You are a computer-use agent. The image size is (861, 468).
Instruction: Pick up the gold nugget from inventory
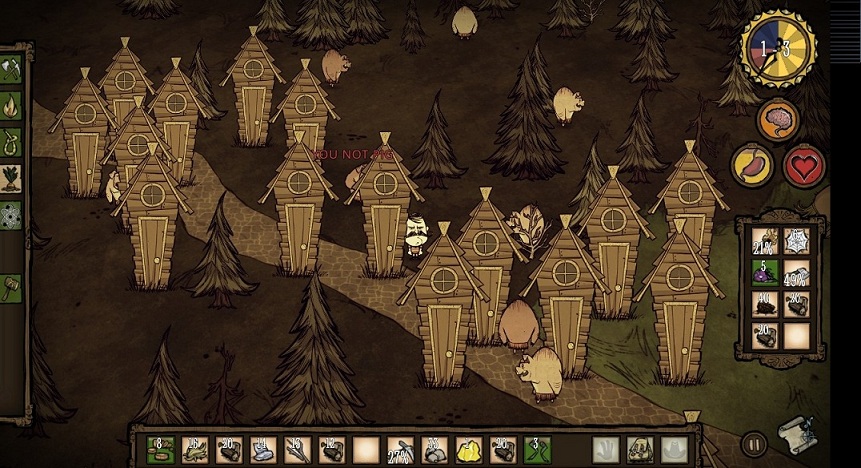(470, 450)
